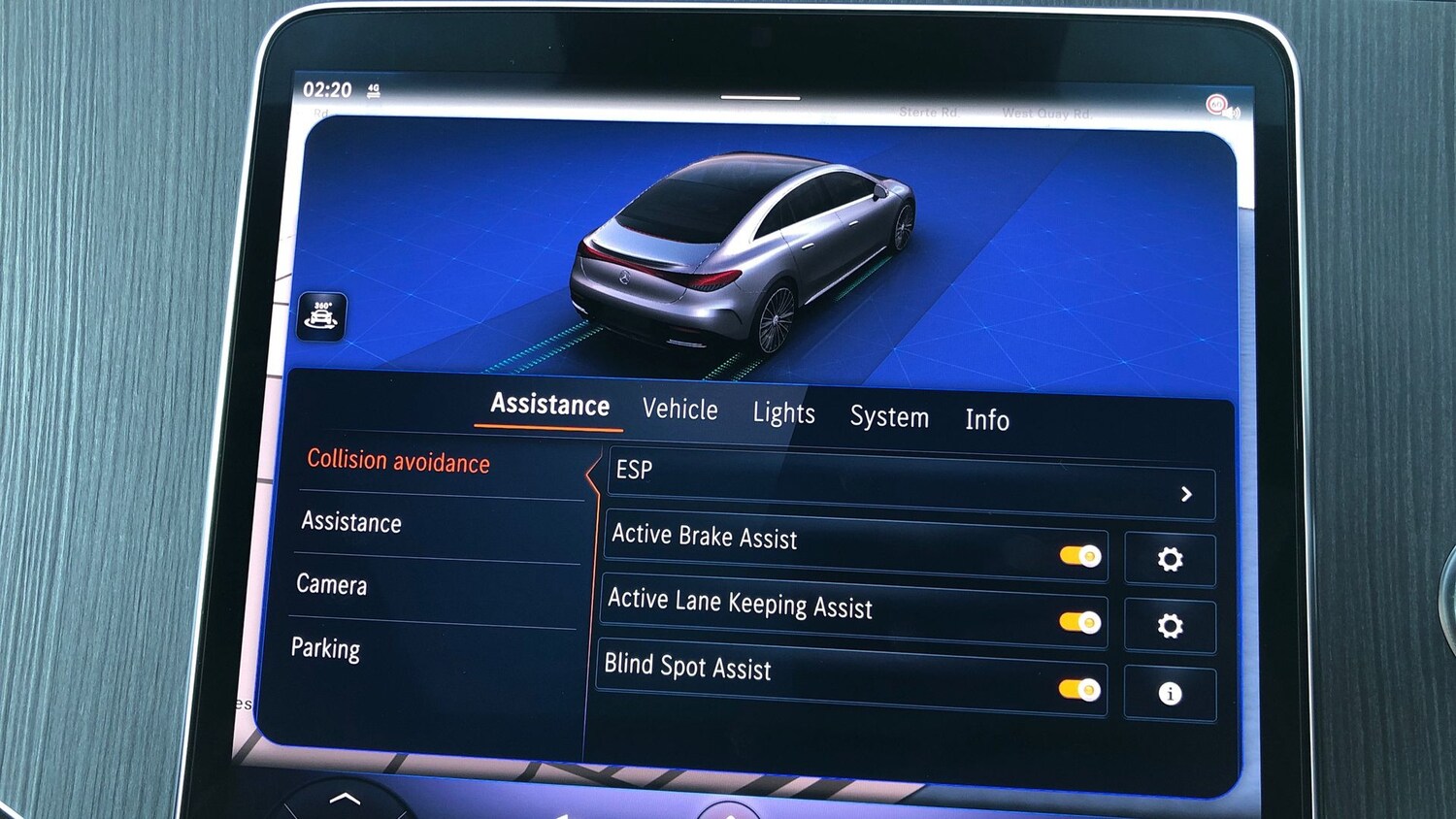
Task: Open Active Lane Keeping Assist settings gear
Action: pyautogui.click(x=1172, y=626)
